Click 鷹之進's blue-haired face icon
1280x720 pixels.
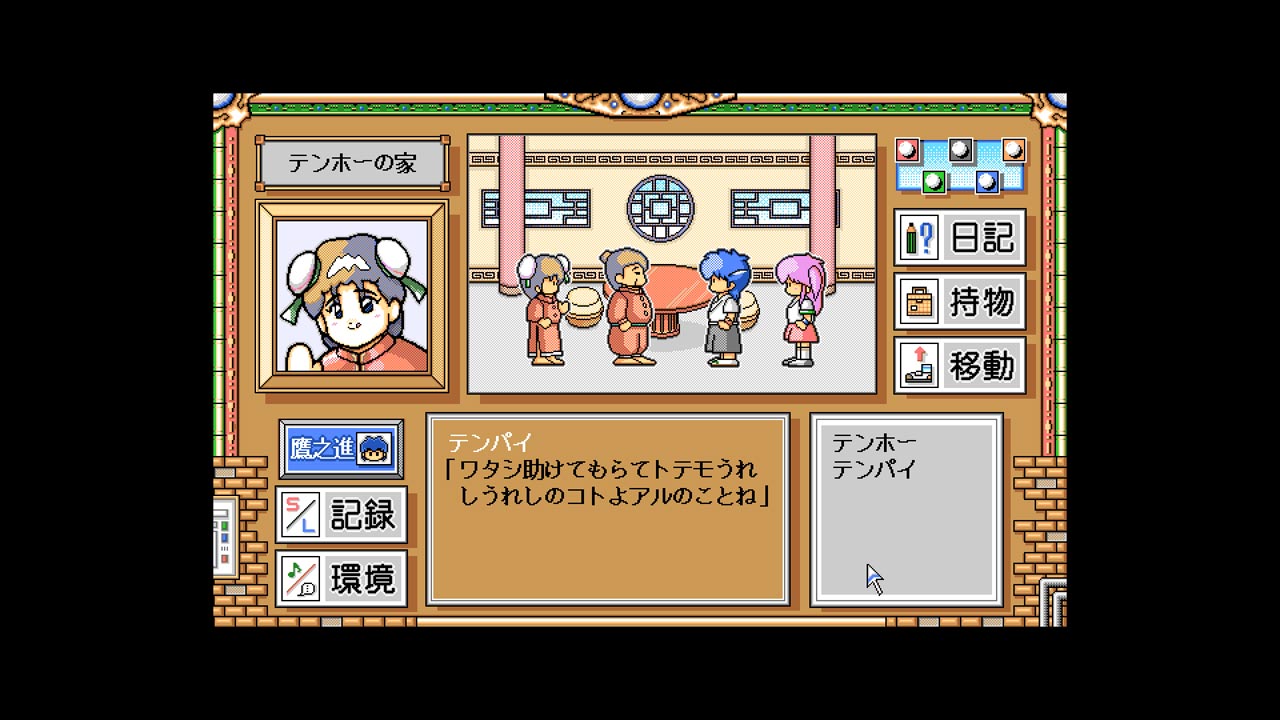point(374,451)
